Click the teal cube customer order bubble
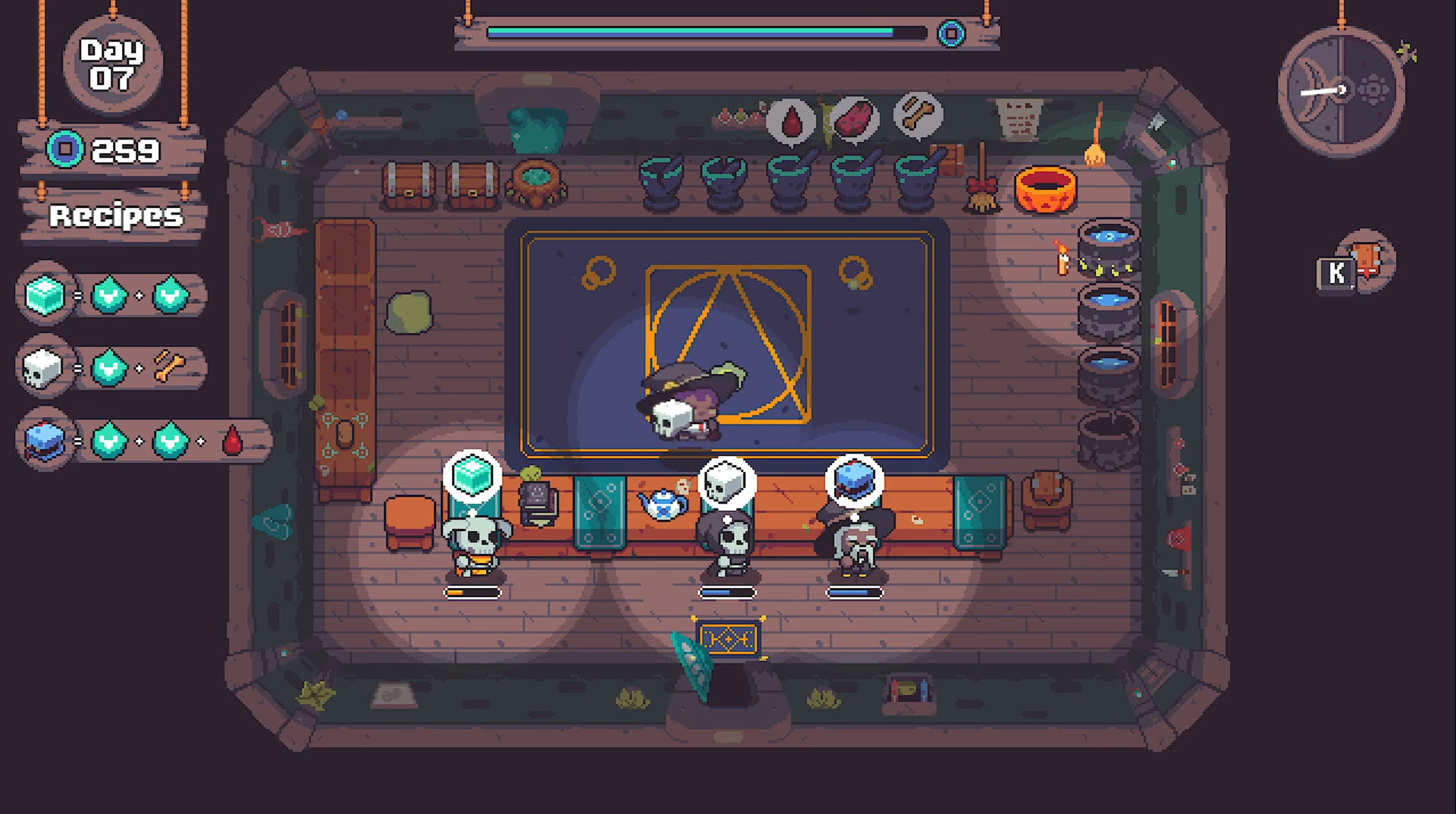Image resolution: width=1456 pixels, height=814 pixels. (x=472, y=476)
